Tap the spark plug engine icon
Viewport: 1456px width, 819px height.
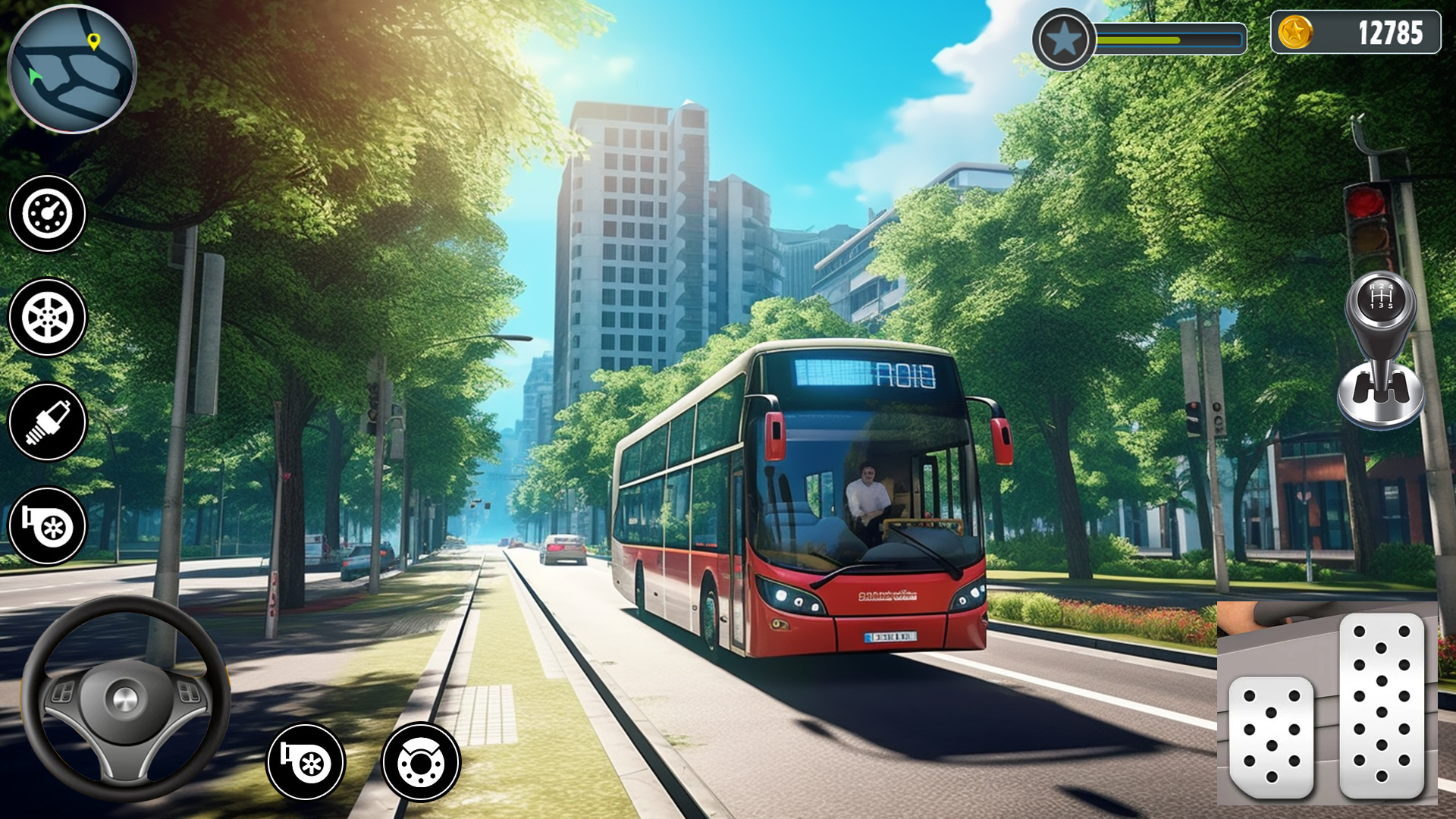[x=47, y=419]
